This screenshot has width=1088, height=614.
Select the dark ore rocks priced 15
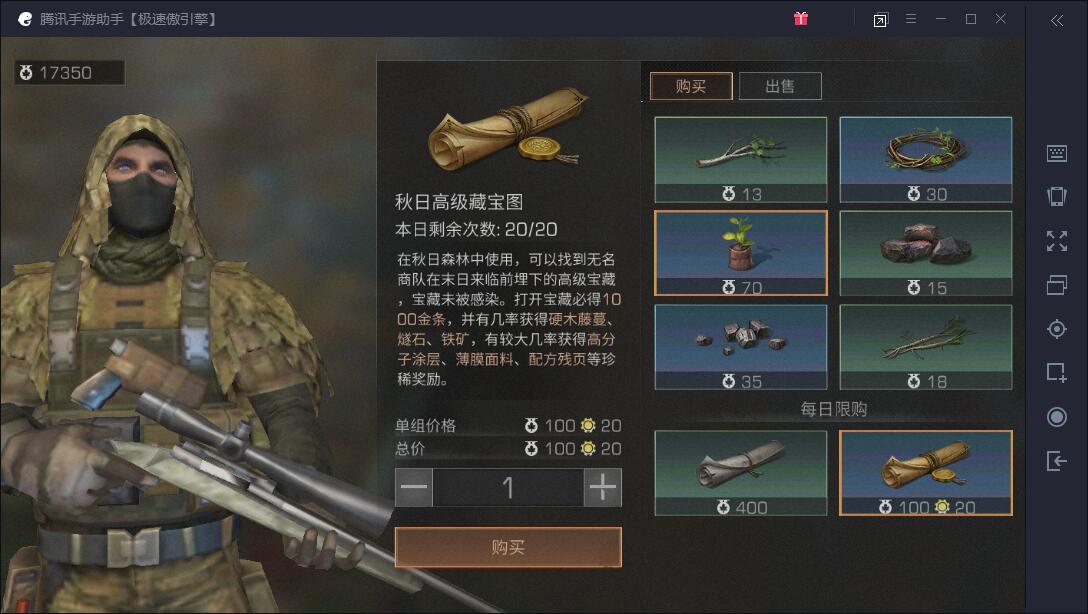click(x=925, y=253)
